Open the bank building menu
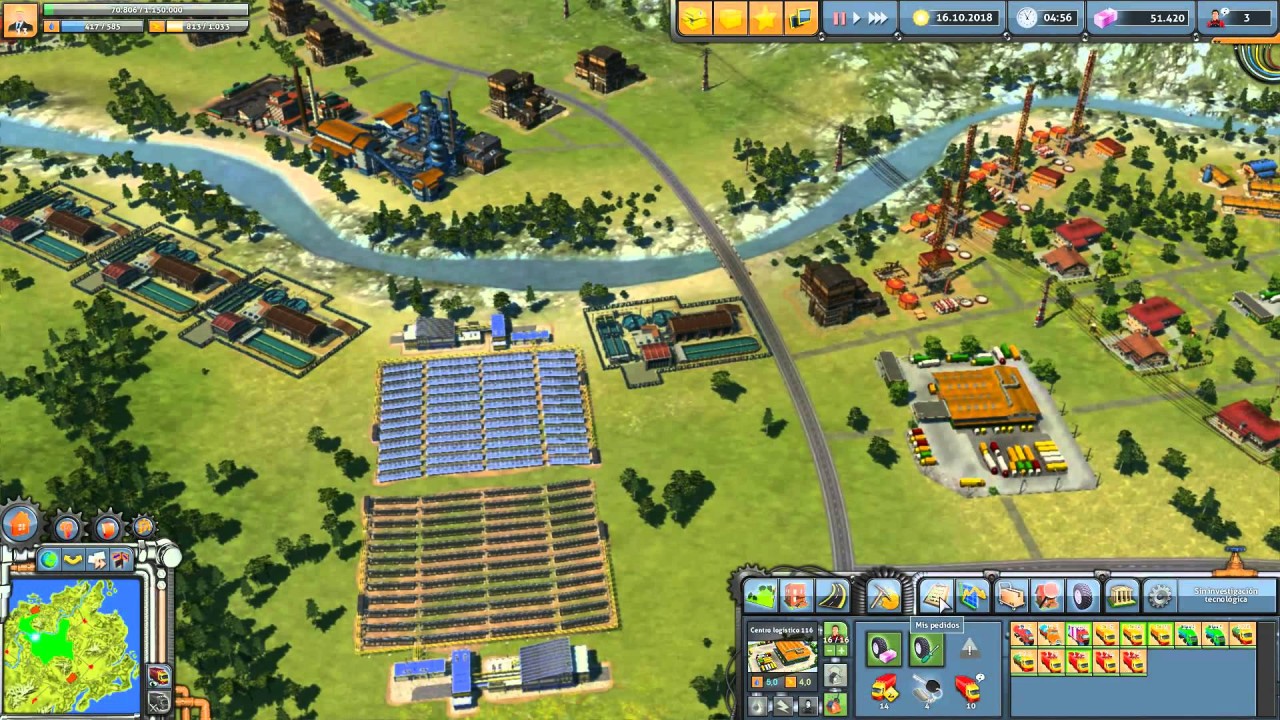This screenshot has height=720, width=1280. (x=1121, y=597)
